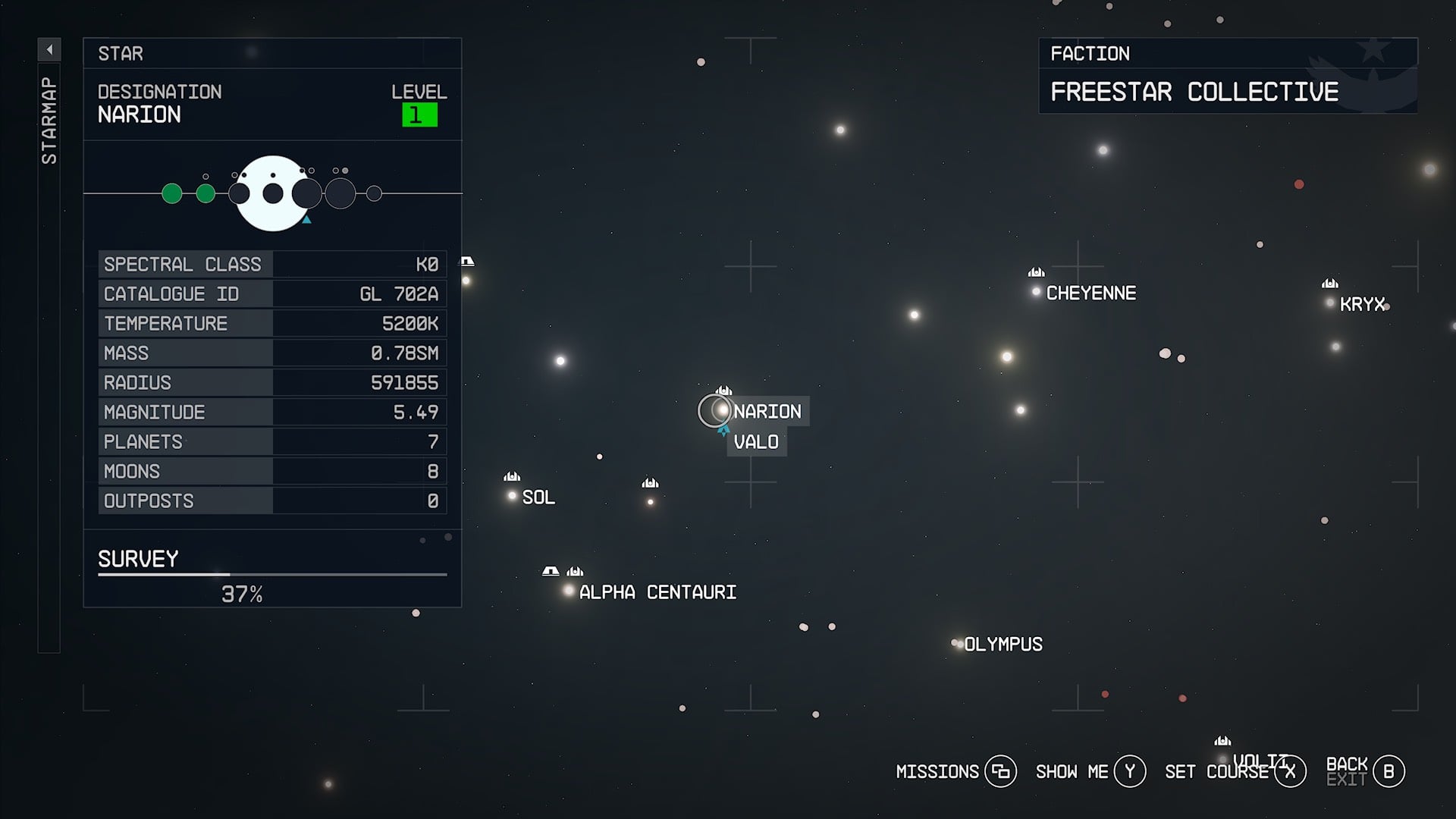
Task: Select the settlement icon above Narion
Action: point(723,389)
